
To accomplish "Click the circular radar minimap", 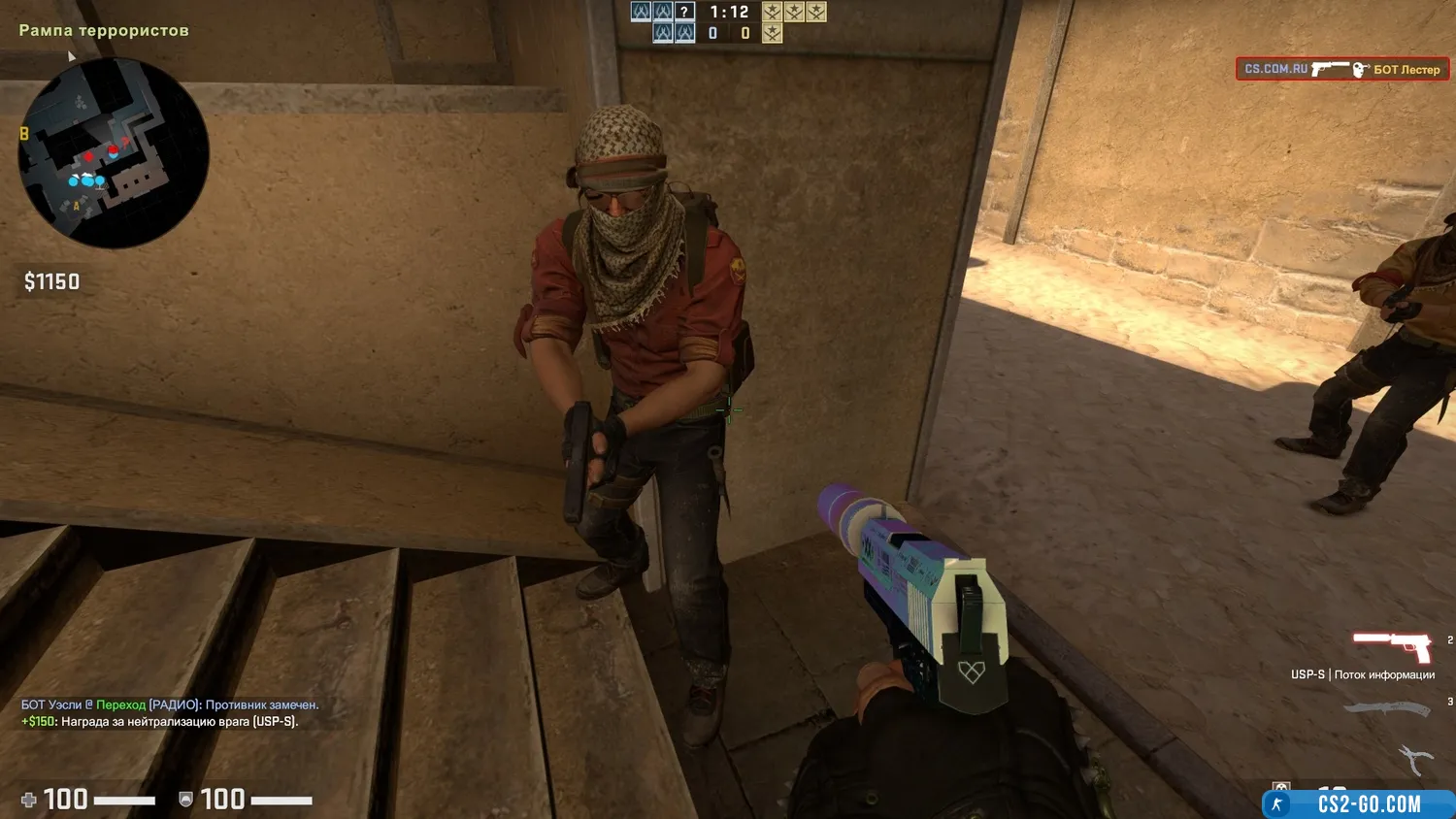I will pos(114,152).
